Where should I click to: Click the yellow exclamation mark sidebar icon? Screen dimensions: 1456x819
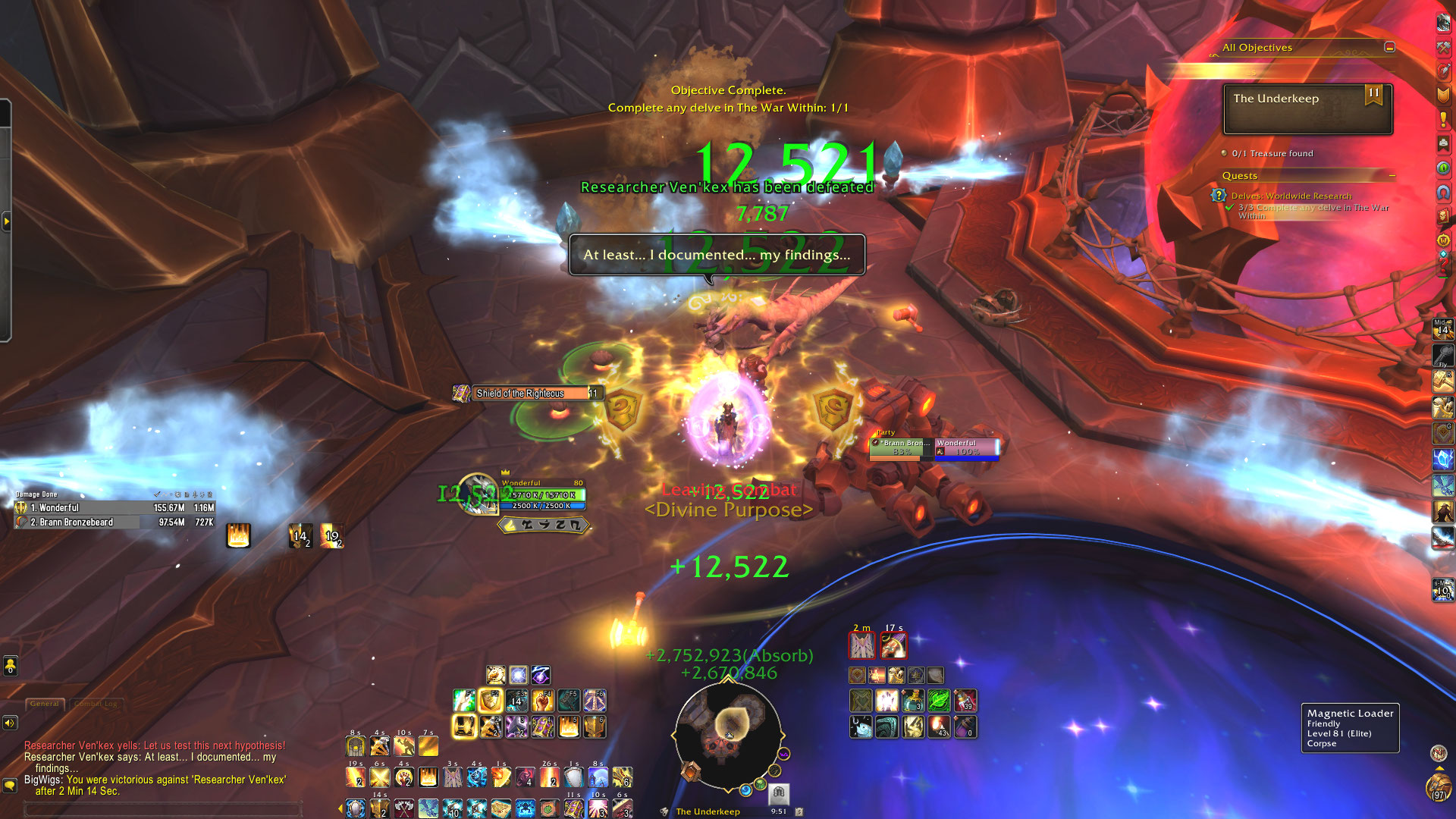point(1442,120)
